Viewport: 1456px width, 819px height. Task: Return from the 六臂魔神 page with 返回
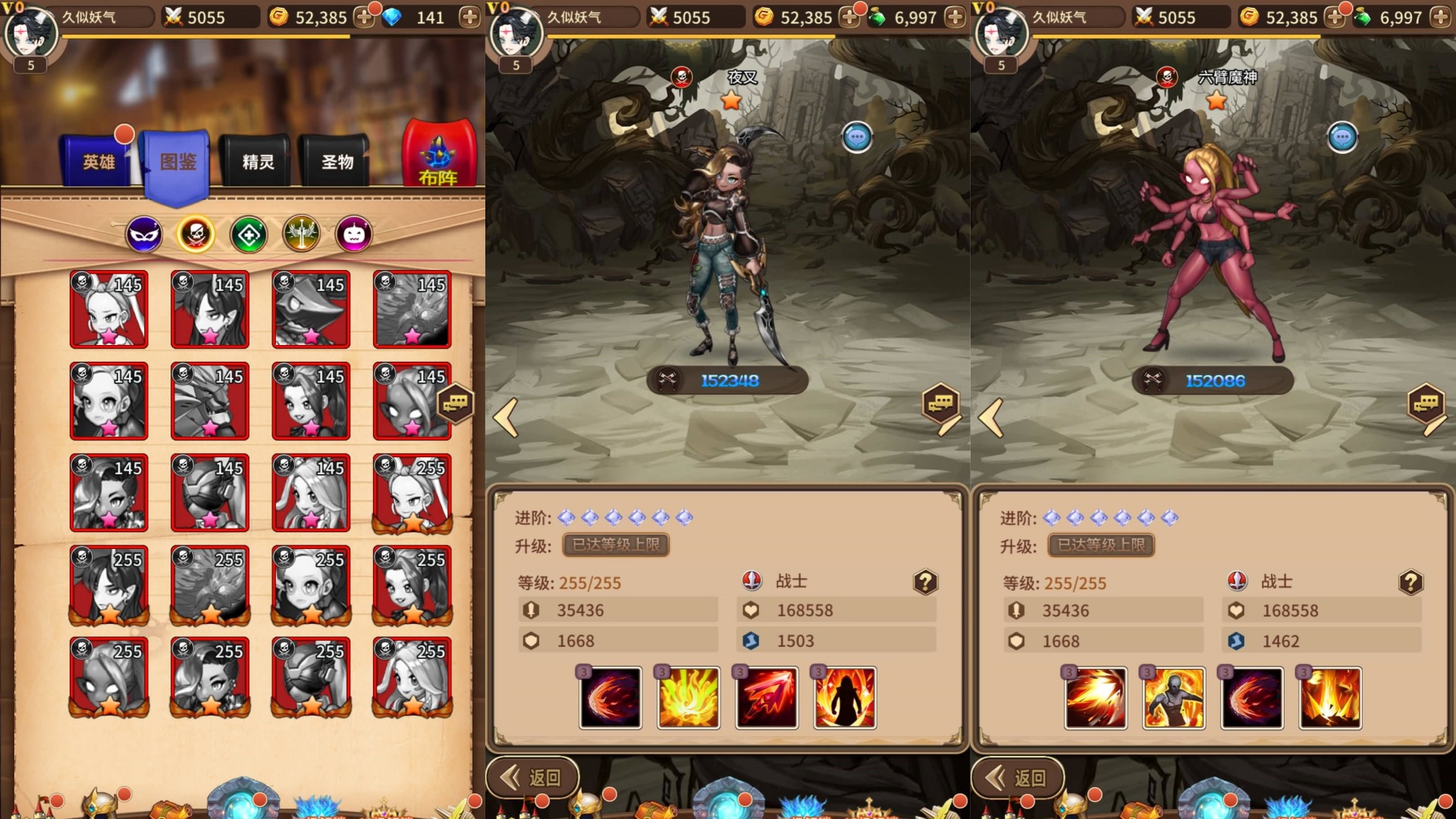1018,777
